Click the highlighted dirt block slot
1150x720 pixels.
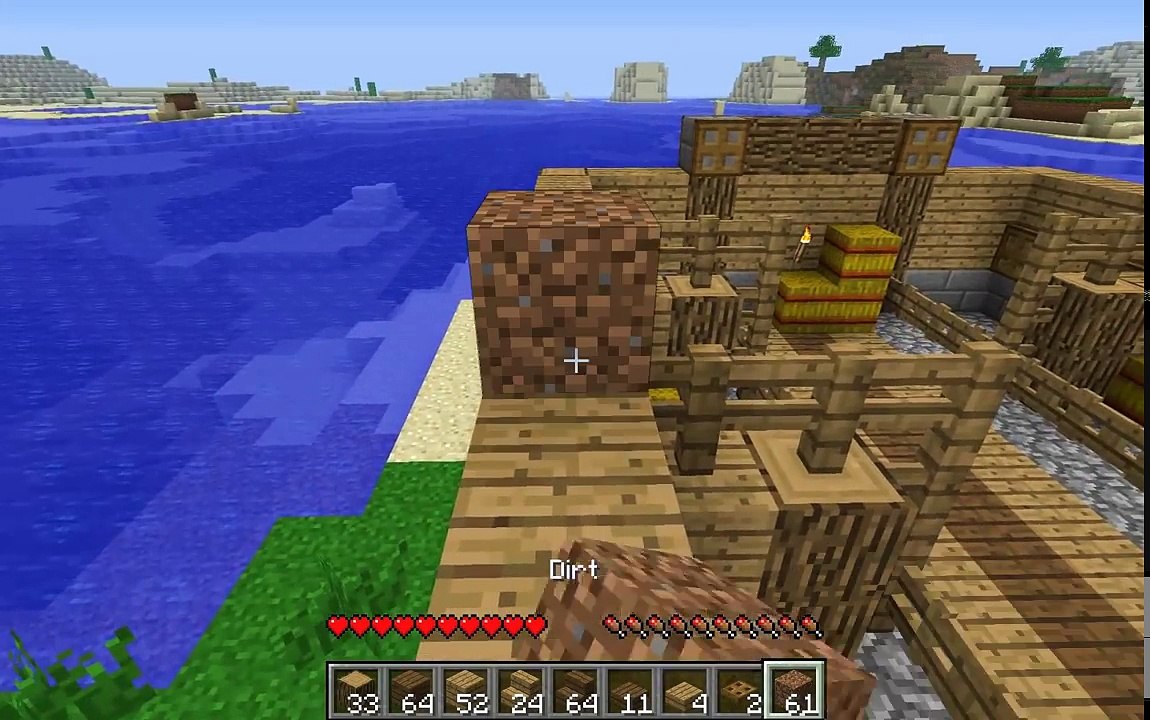tap(795, 692)
